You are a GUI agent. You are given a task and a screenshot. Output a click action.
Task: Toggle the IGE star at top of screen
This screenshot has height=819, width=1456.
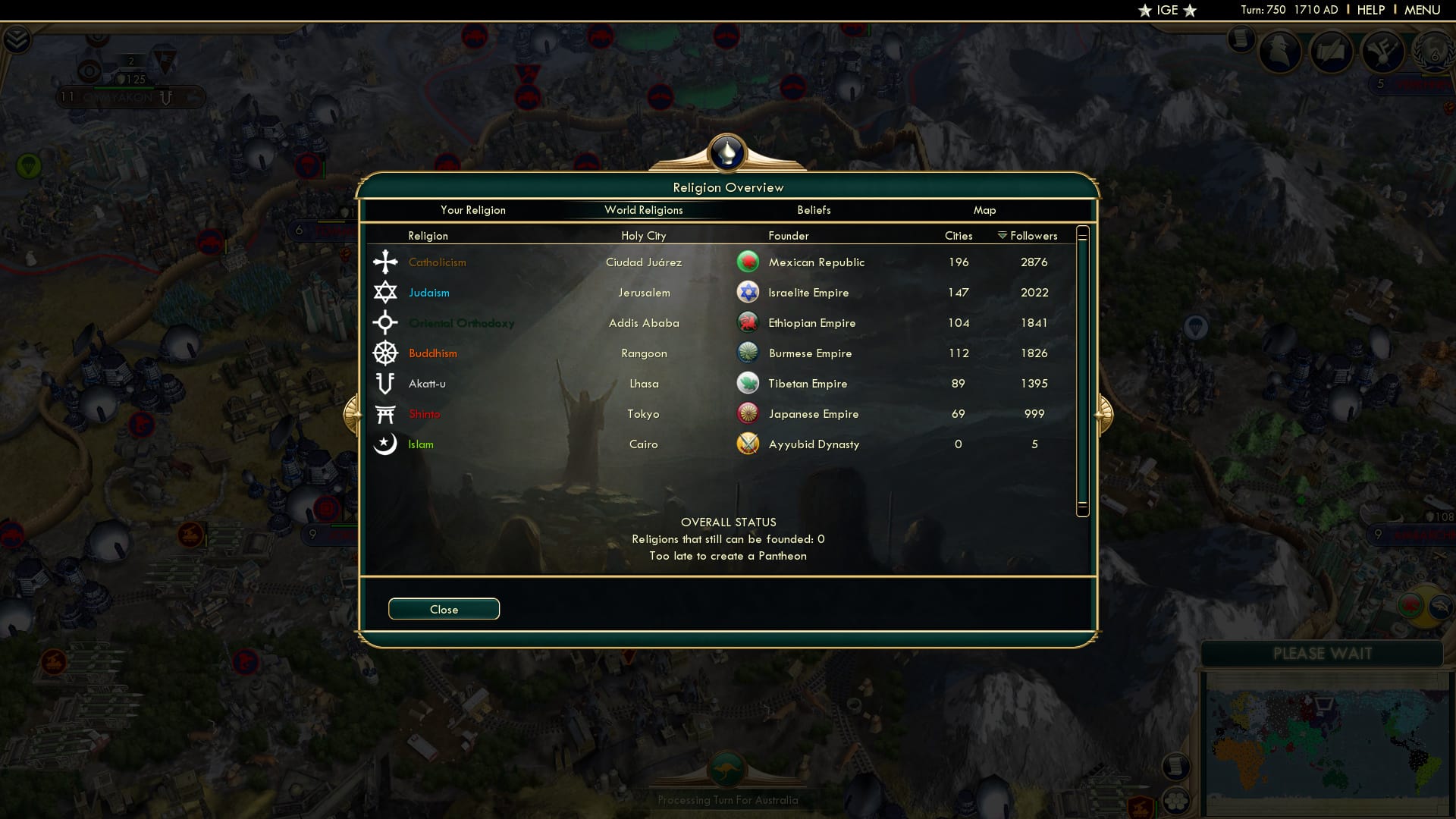[1166, 10]
